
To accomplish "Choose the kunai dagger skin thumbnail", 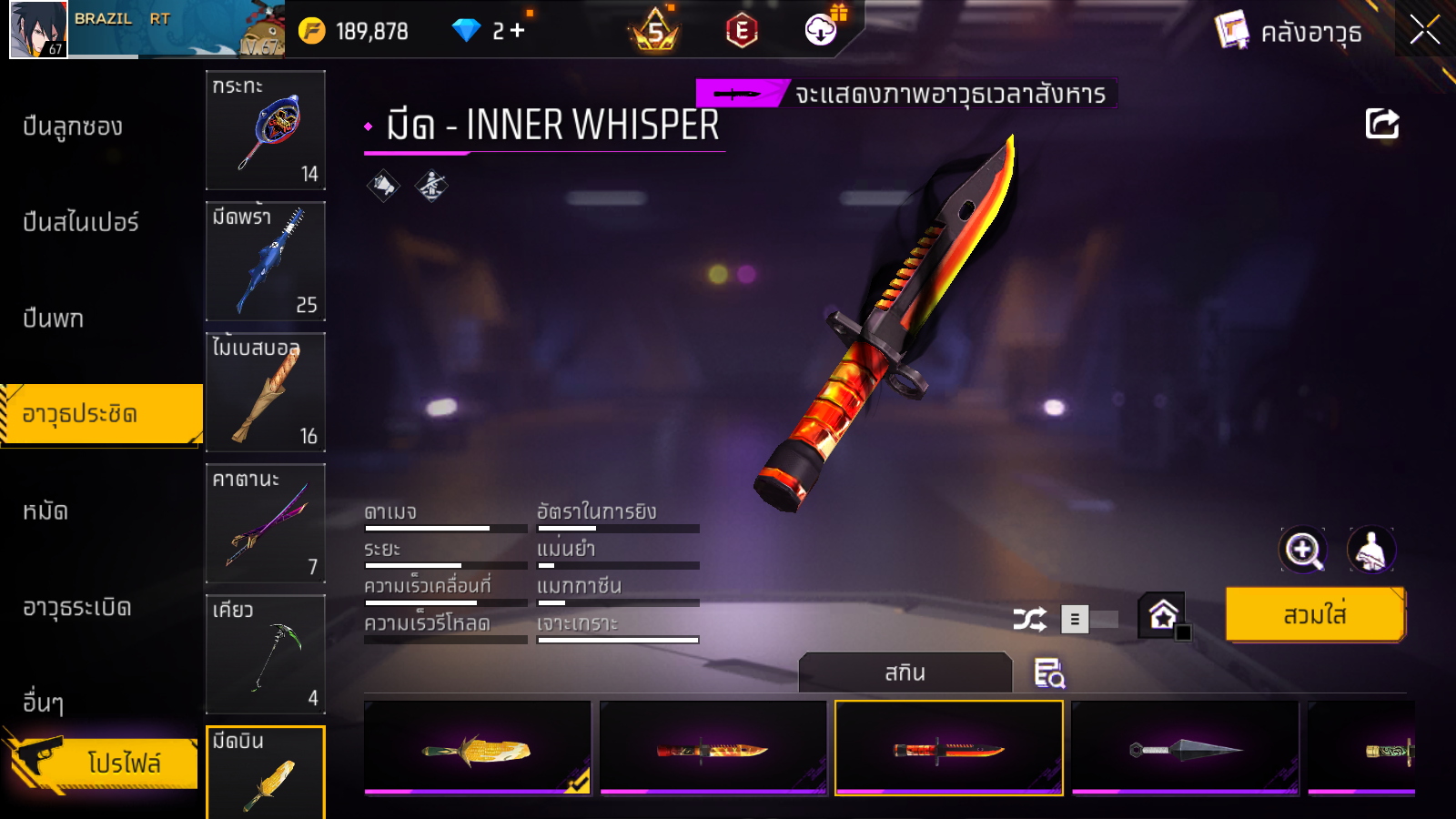I will click(1185, 748).
